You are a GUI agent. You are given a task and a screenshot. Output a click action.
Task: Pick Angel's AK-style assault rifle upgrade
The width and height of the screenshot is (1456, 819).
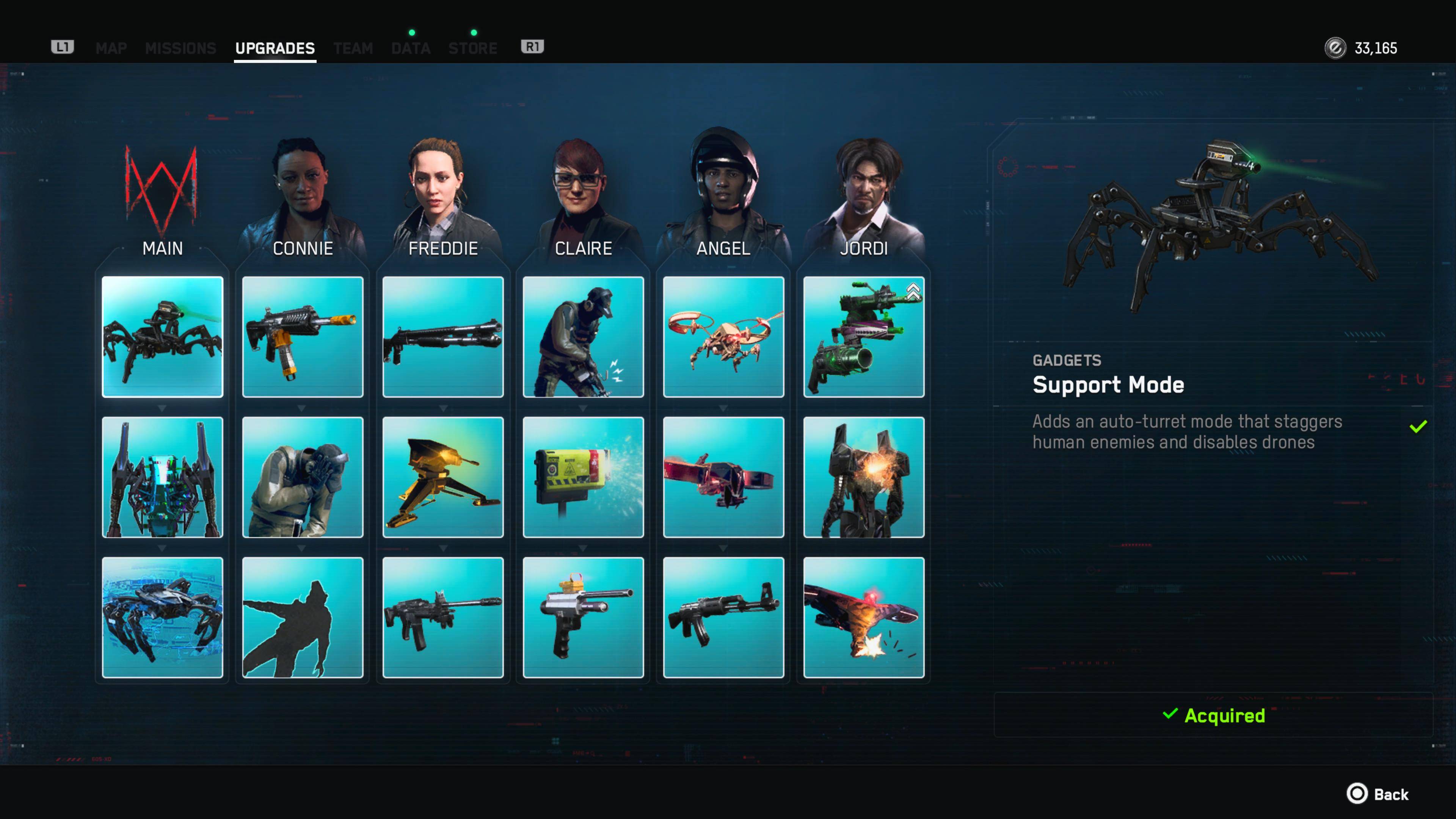point(723,617)
